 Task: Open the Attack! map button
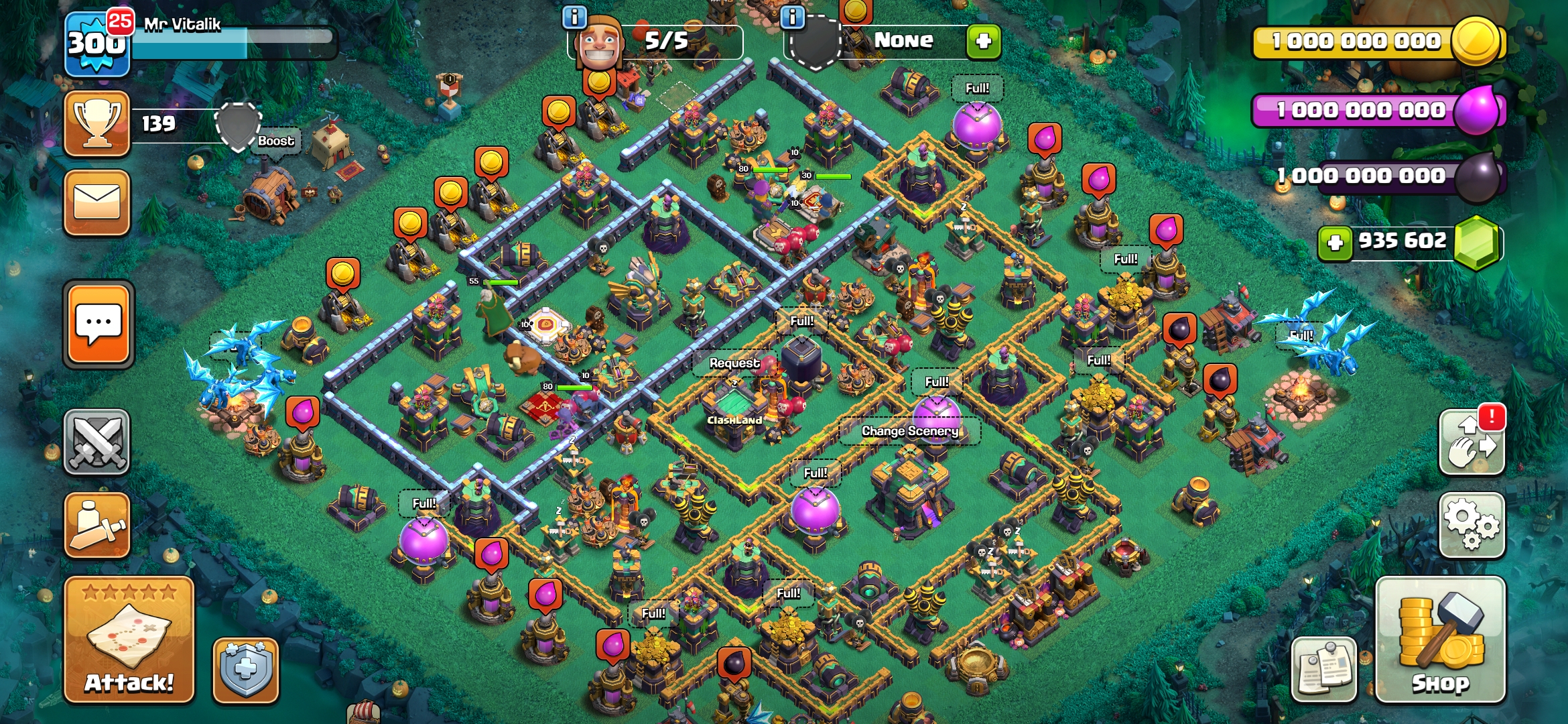pos(129,639)
